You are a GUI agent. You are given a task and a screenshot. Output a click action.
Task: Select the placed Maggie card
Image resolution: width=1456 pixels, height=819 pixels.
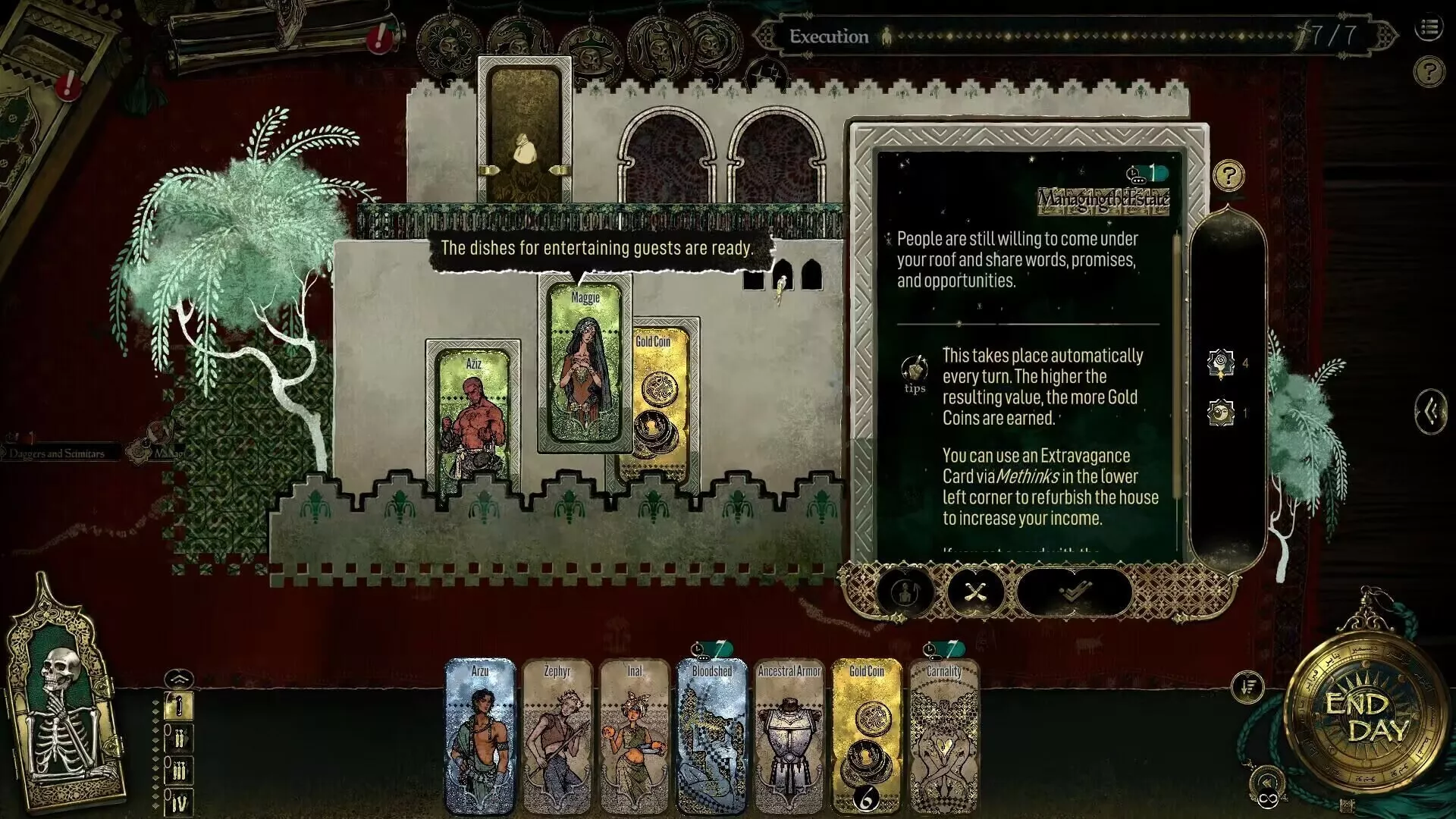pyautogui.click(x=585, y=364)
